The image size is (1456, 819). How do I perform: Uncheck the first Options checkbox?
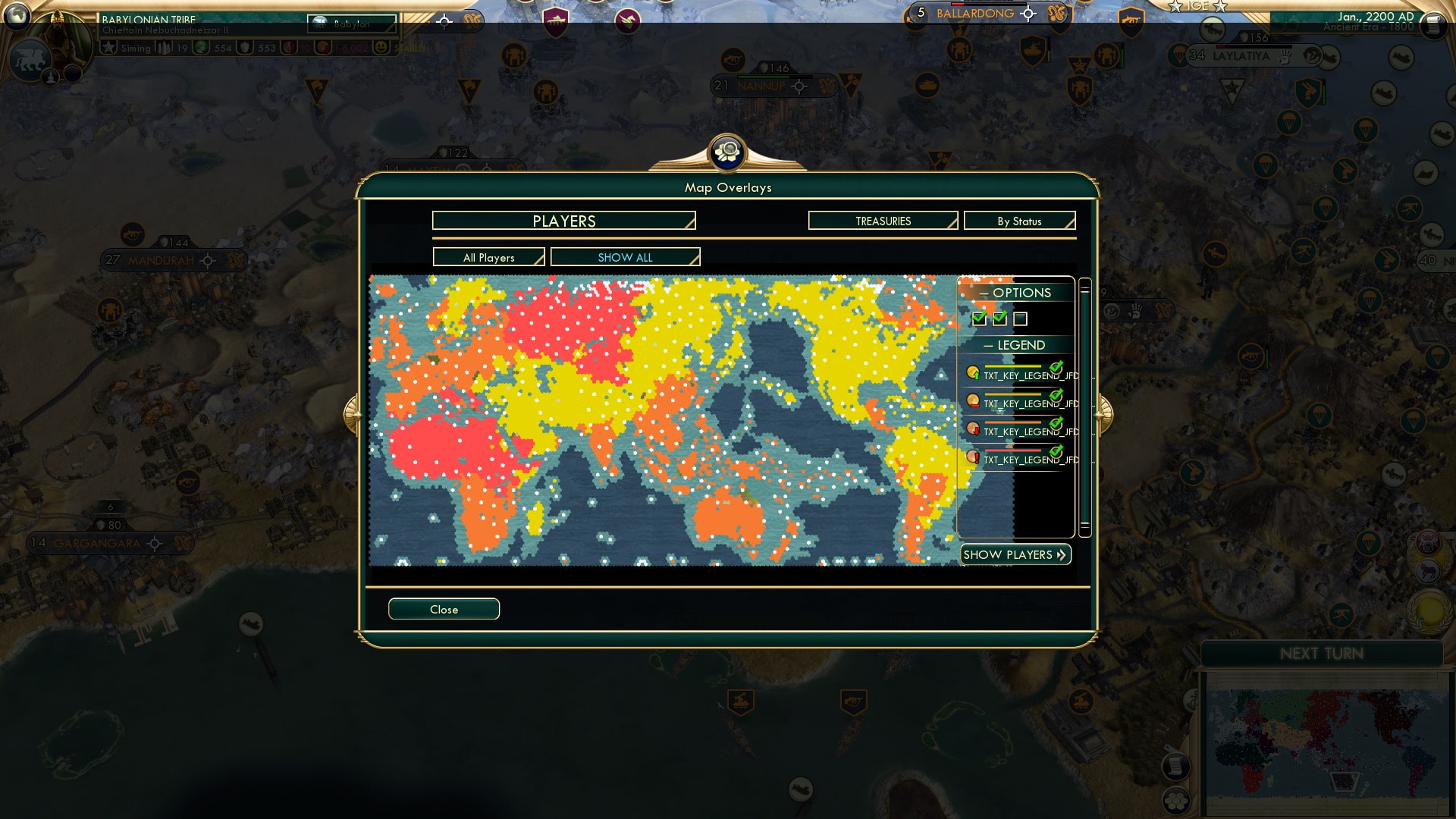[978, 318]
